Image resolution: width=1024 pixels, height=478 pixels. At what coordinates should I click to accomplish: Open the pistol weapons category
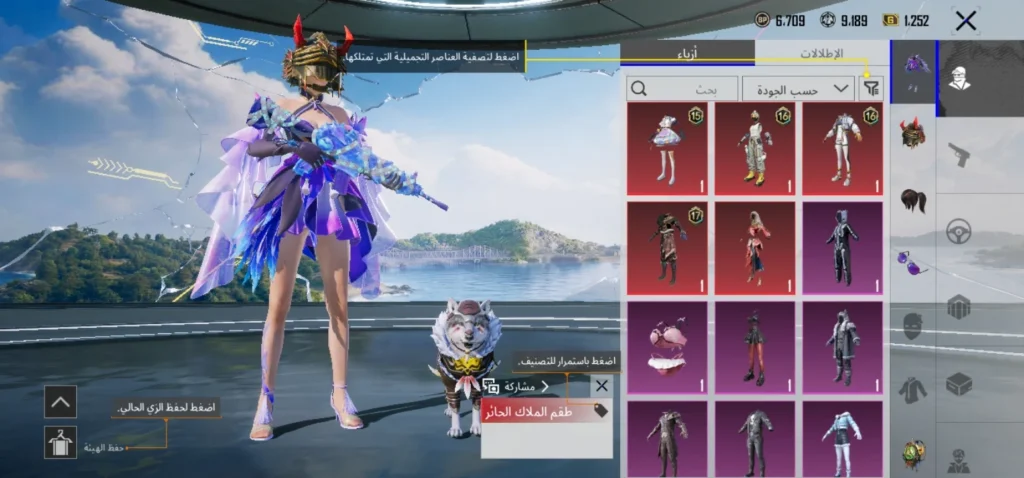(x=959, y=154)
